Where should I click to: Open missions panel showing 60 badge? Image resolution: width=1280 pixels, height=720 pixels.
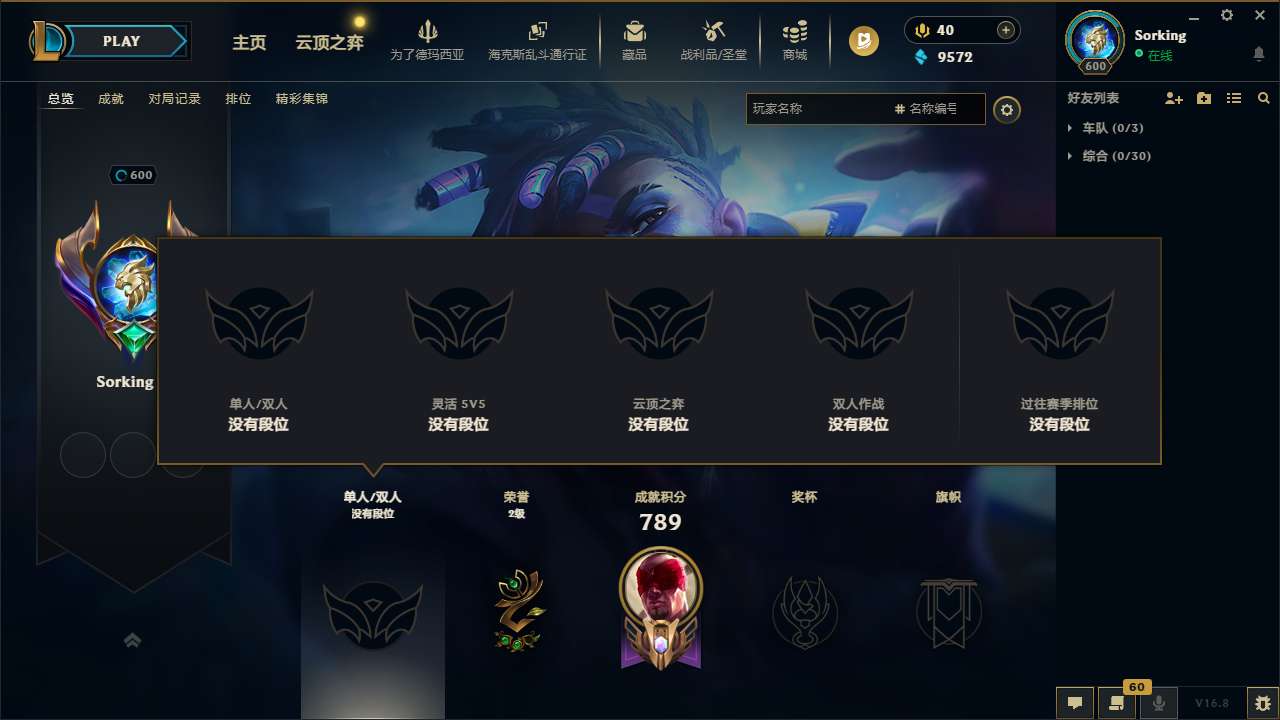[x=1117, y=703]
